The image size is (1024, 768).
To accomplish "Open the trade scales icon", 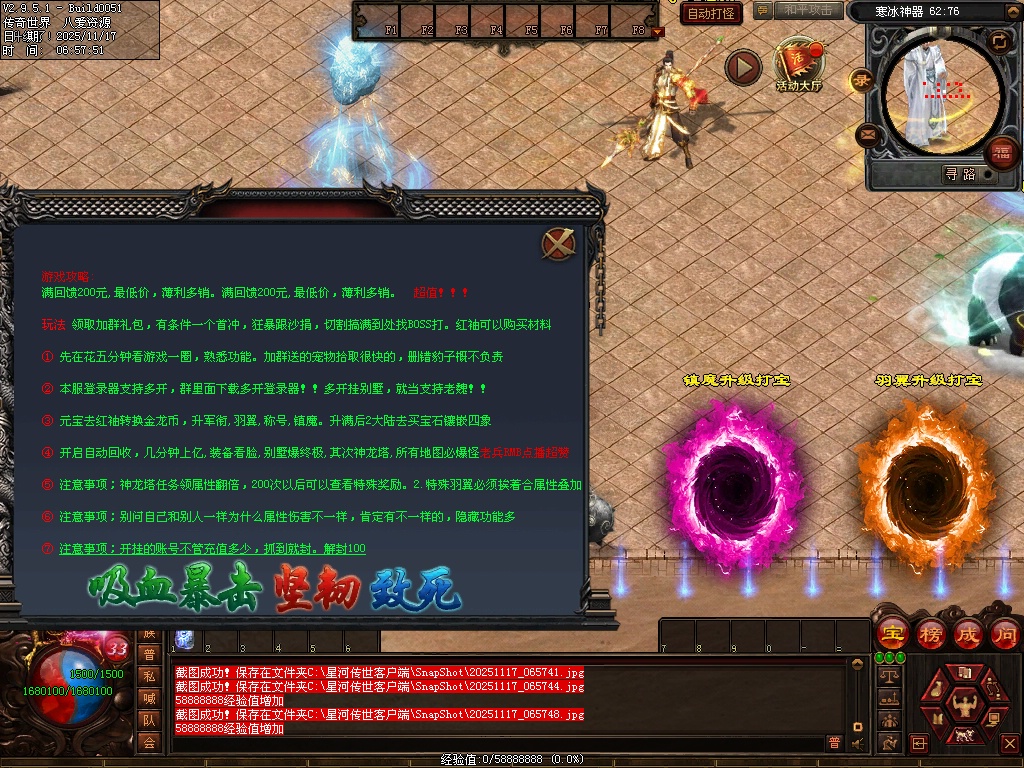I will (887, 676).
